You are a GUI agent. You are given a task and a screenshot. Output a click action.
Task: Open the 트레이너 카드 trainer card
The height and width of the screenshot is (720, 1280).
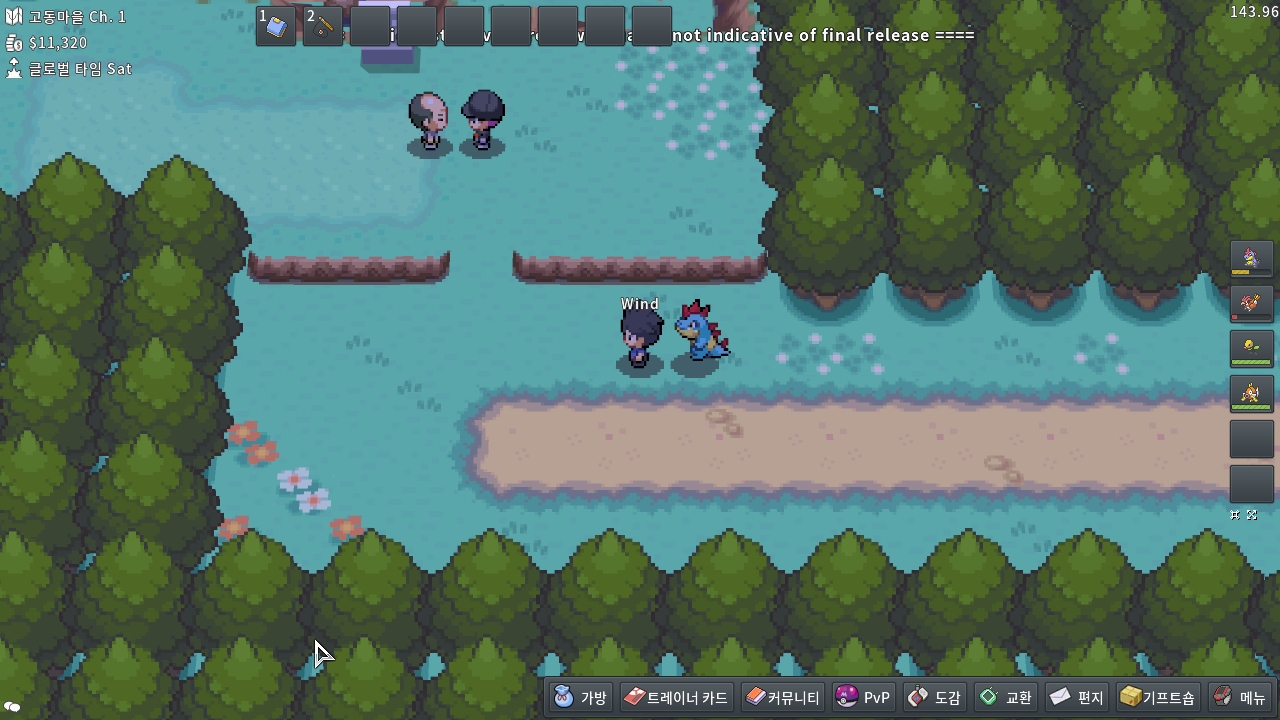tap(677, 697)
